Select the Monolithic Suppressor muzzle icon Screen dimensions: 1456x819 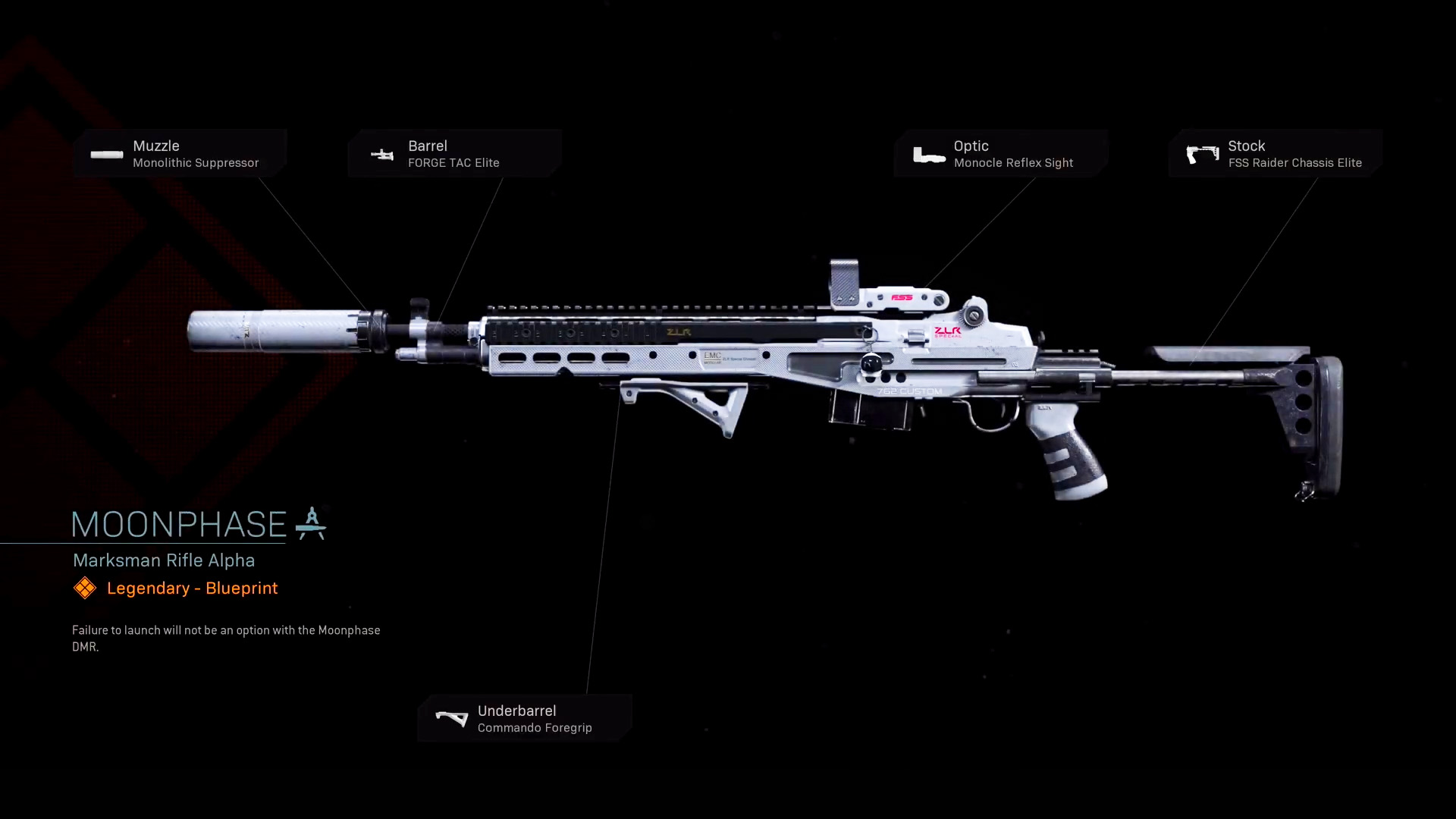pyautogui.click(x=106, y=155)
